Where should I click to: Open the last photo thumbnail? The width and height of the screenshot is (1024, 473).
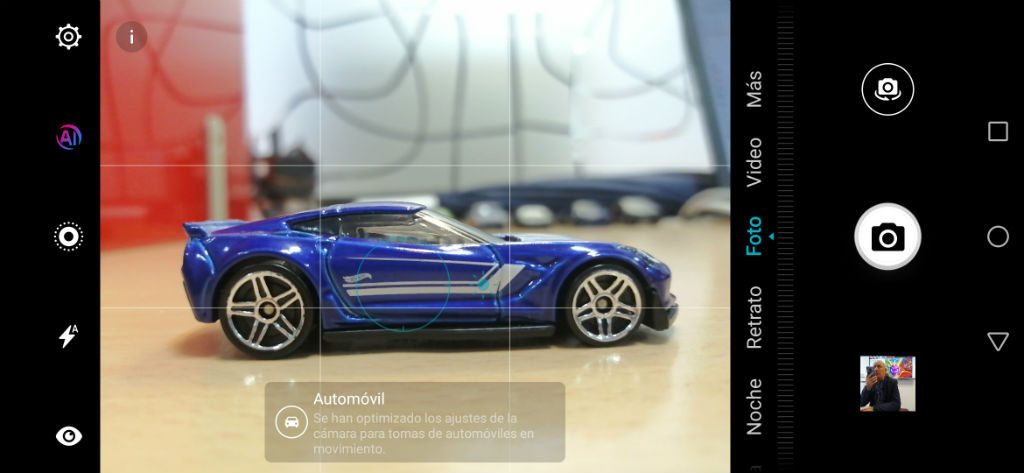click(887, 384)
